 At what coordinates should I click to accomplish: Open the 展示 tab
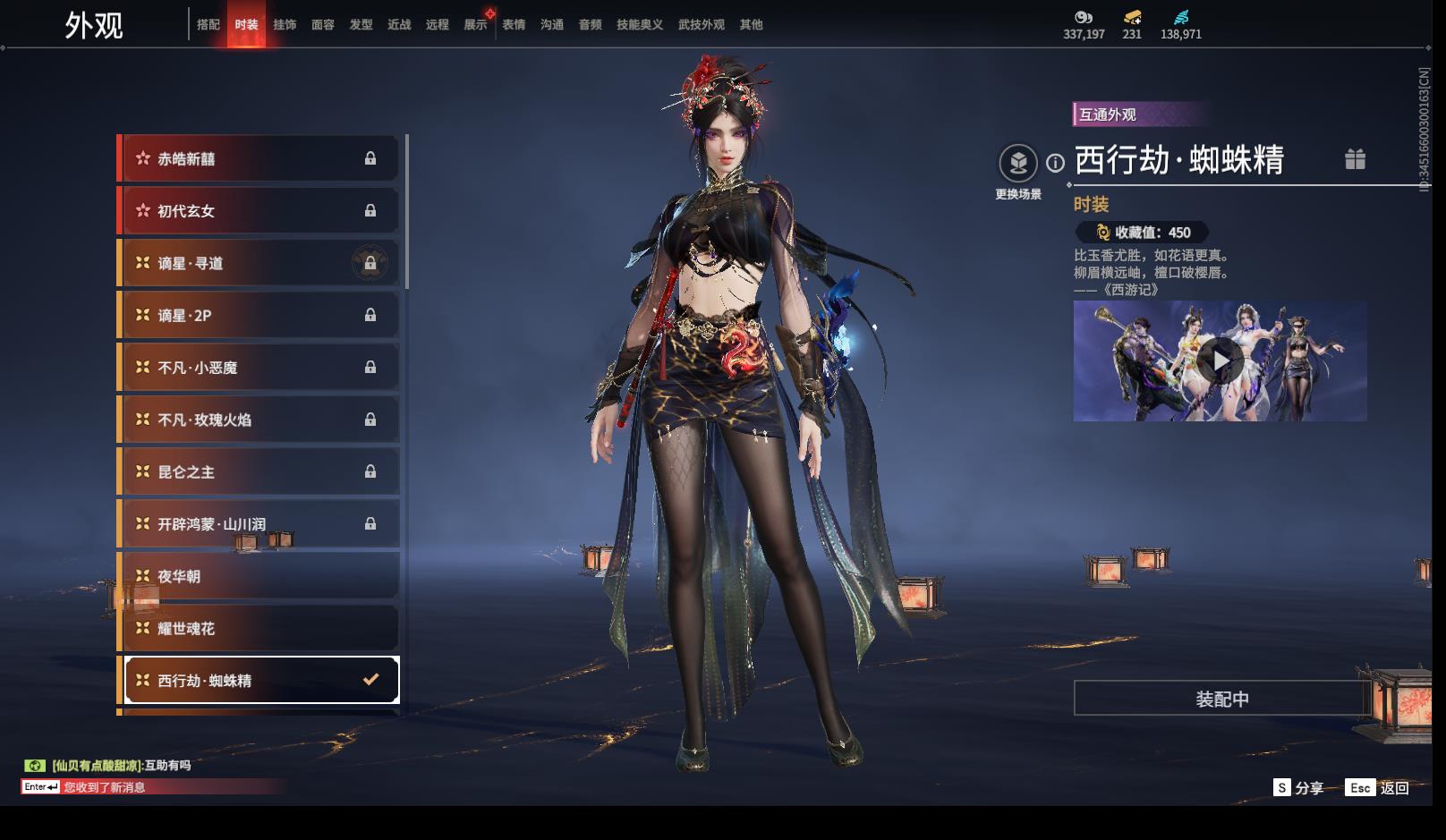pos(476,25)
